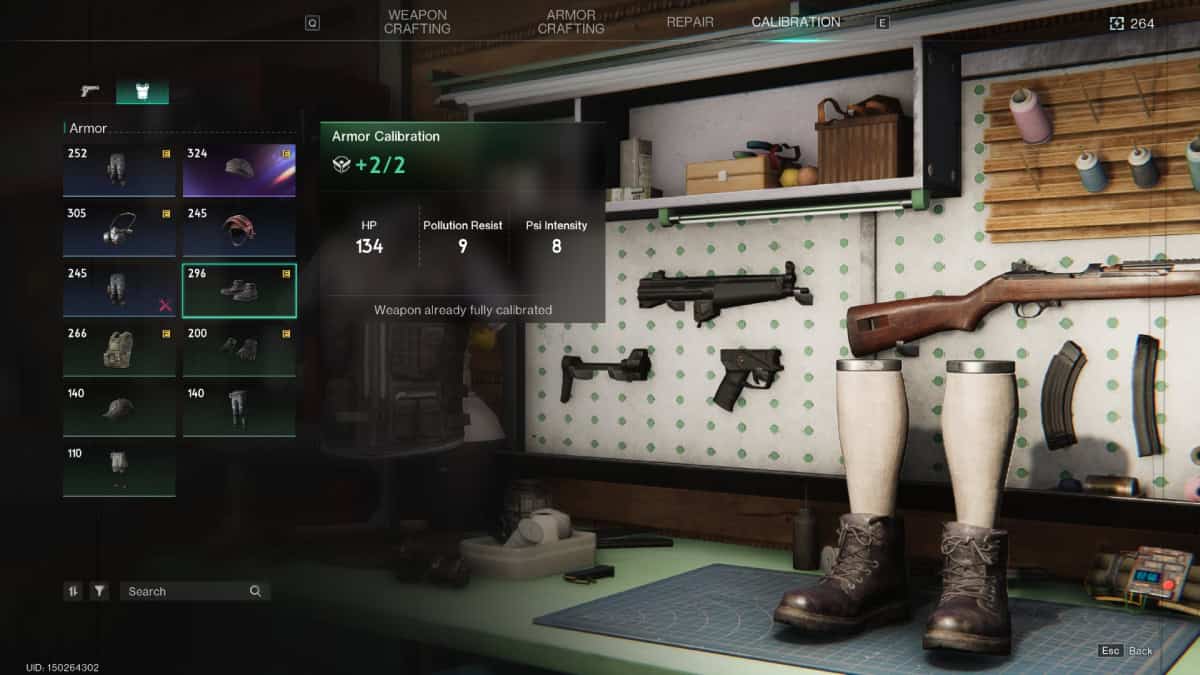The image size is (1200, 675).
Task: Select the armor vest category tab
Action: click(142, 91)
